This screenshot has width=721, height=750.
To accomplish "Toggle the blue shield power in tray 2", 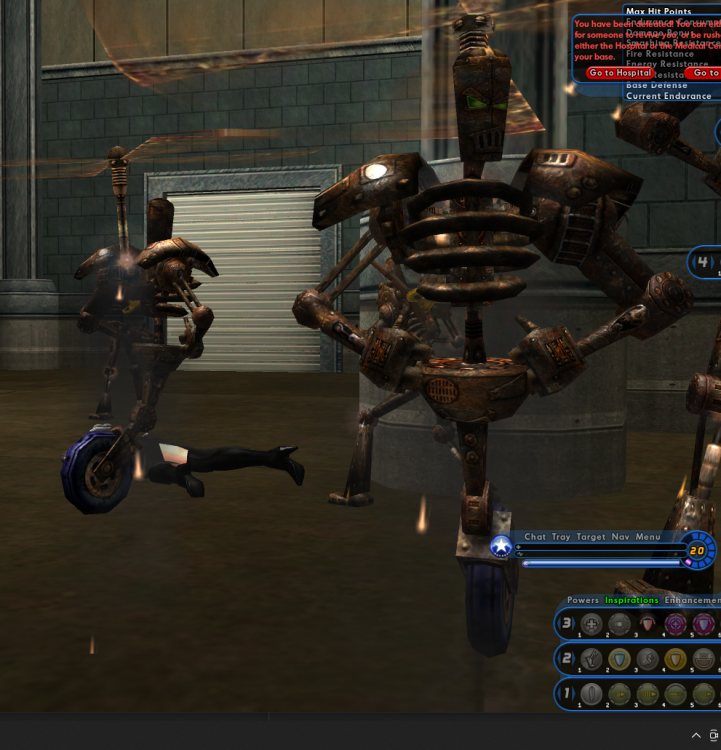I will click(620, 659).
